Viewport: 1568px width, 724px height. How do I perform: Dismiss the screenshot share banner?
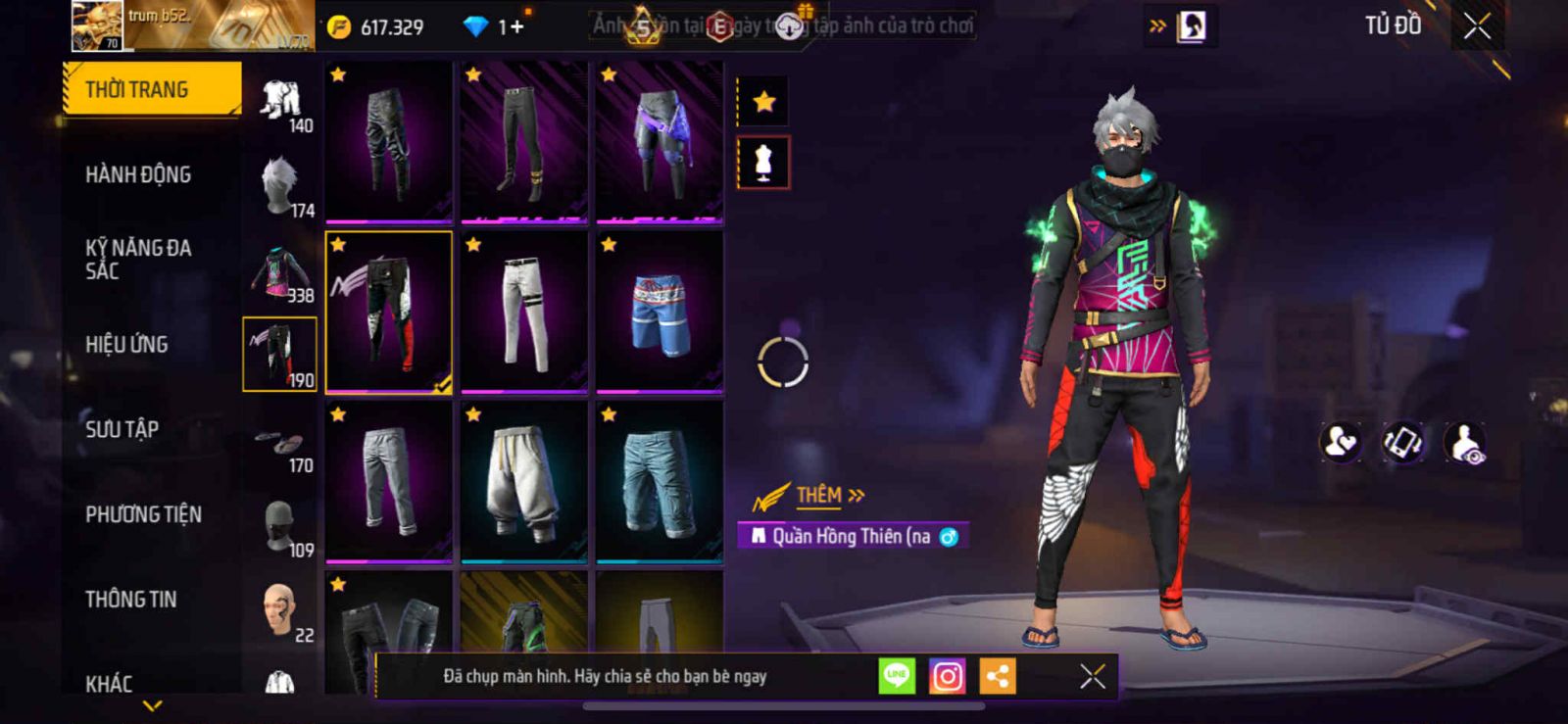[x=1092, y=676]
